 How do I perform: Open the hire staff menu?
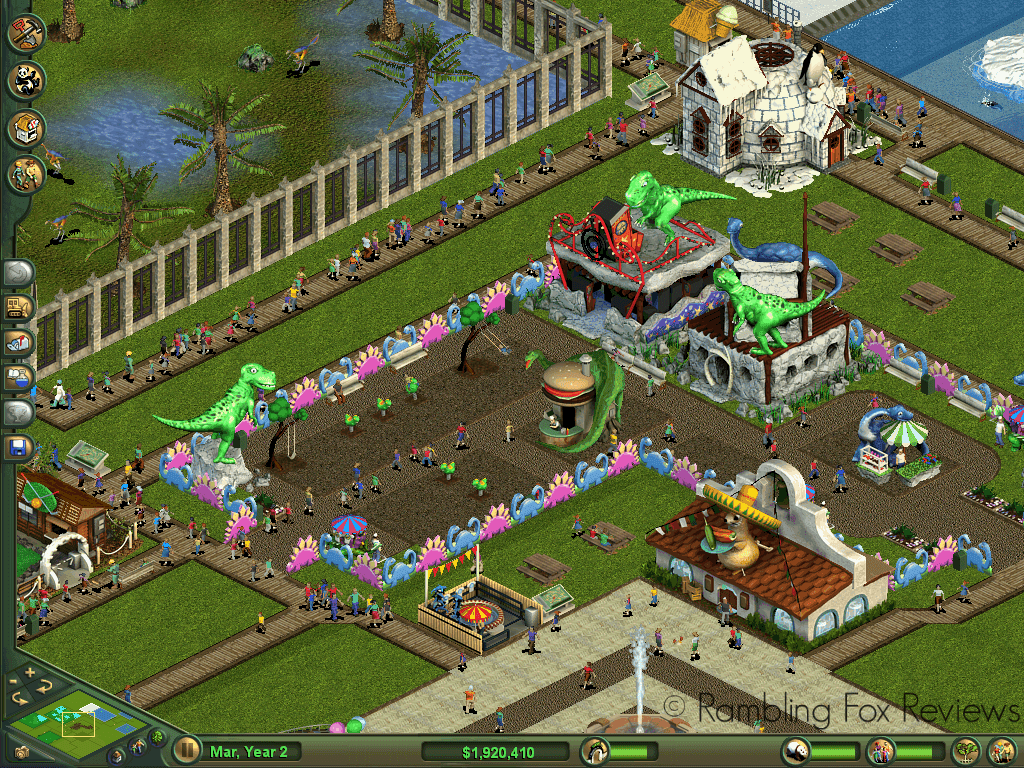[26, 175]
